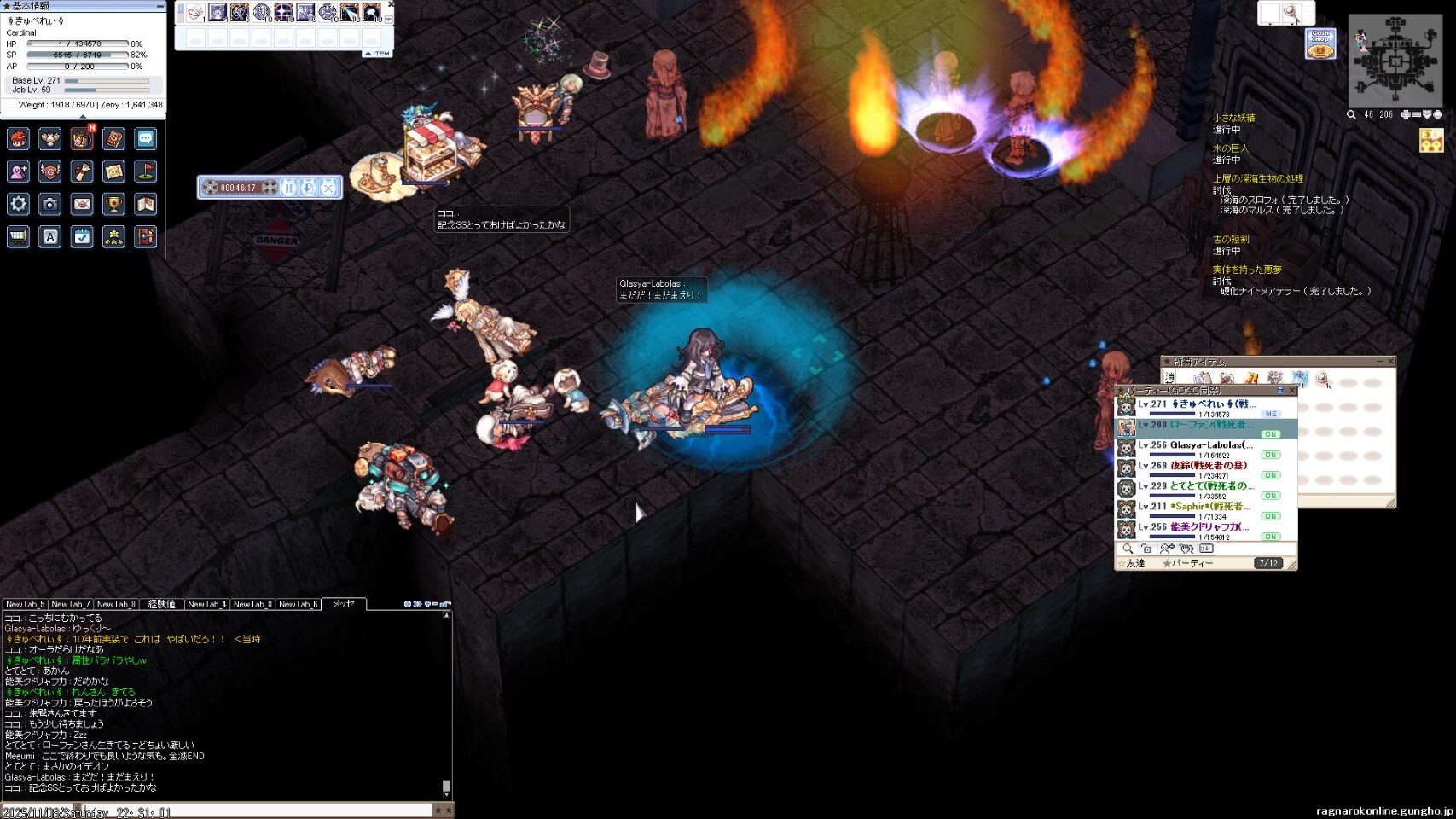Click the dungeon minimap
1456x819 pixels.
point(1395,61)
